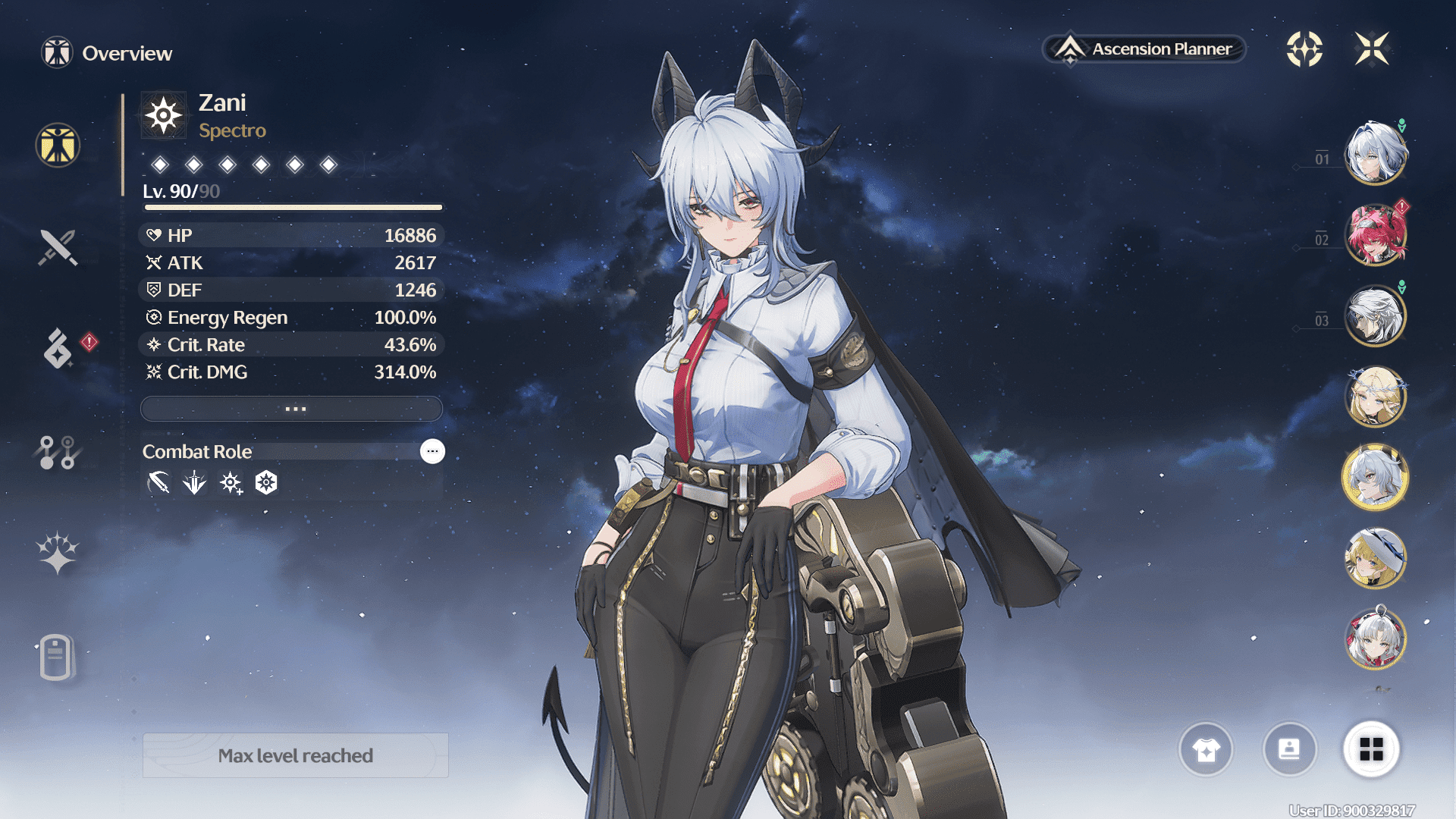
Task: Switch to the weapon tab with crossed swords
Action: [58, 247]
